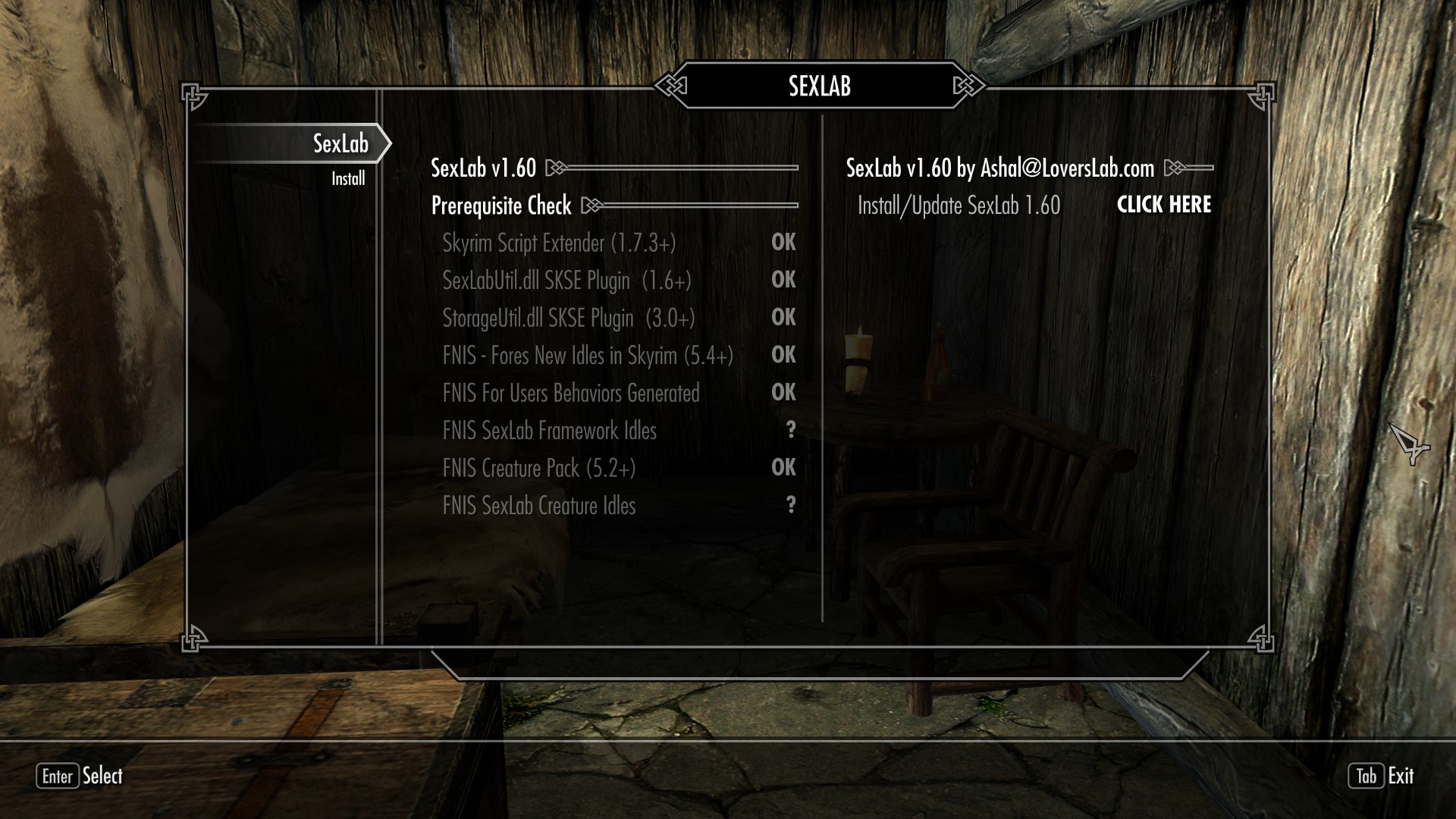
Task: Click Install/Update SexLab 1.60 text
Action: pos(958,205)
